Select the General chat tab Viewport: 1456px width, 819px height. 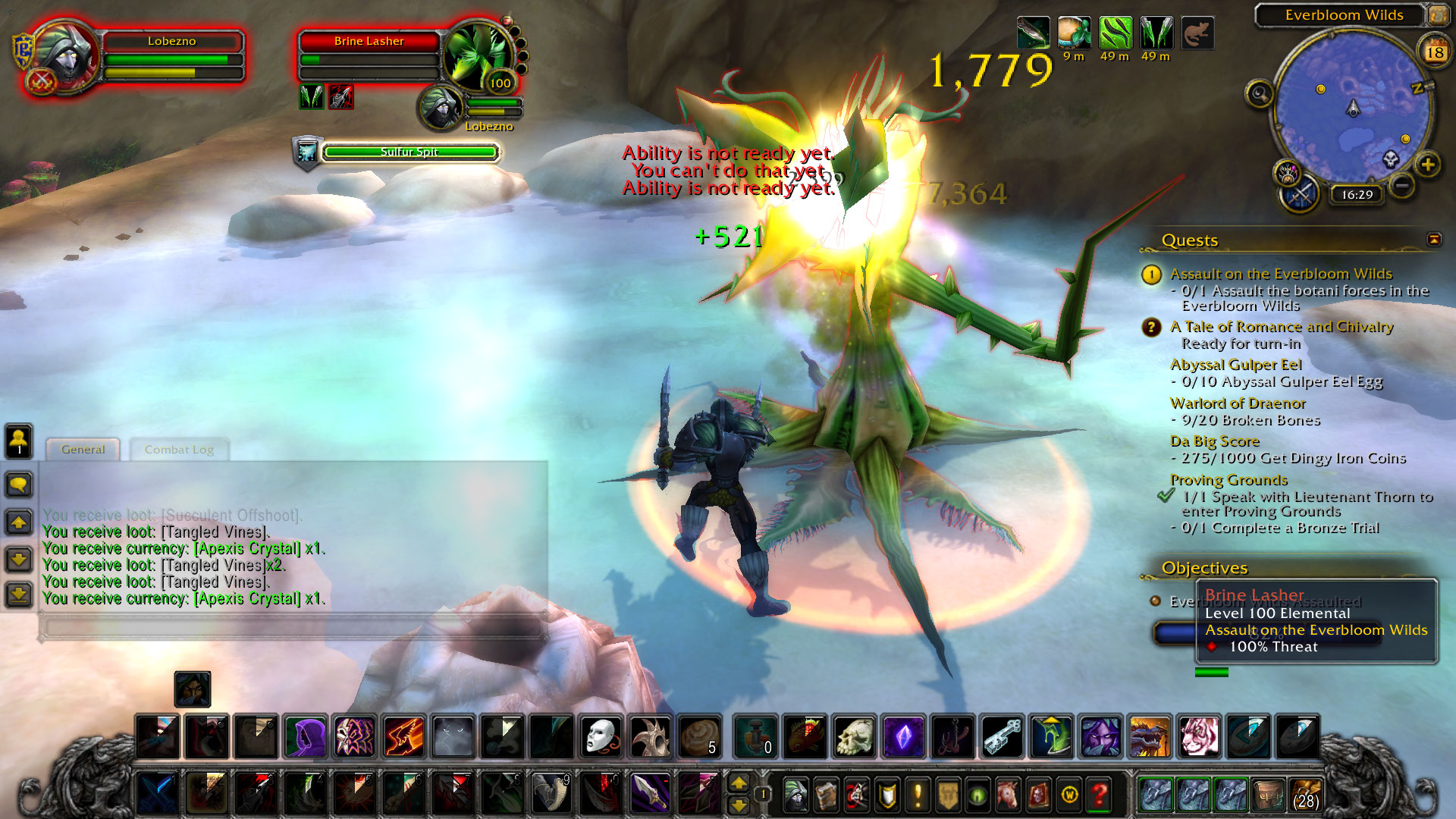point(83,450)
